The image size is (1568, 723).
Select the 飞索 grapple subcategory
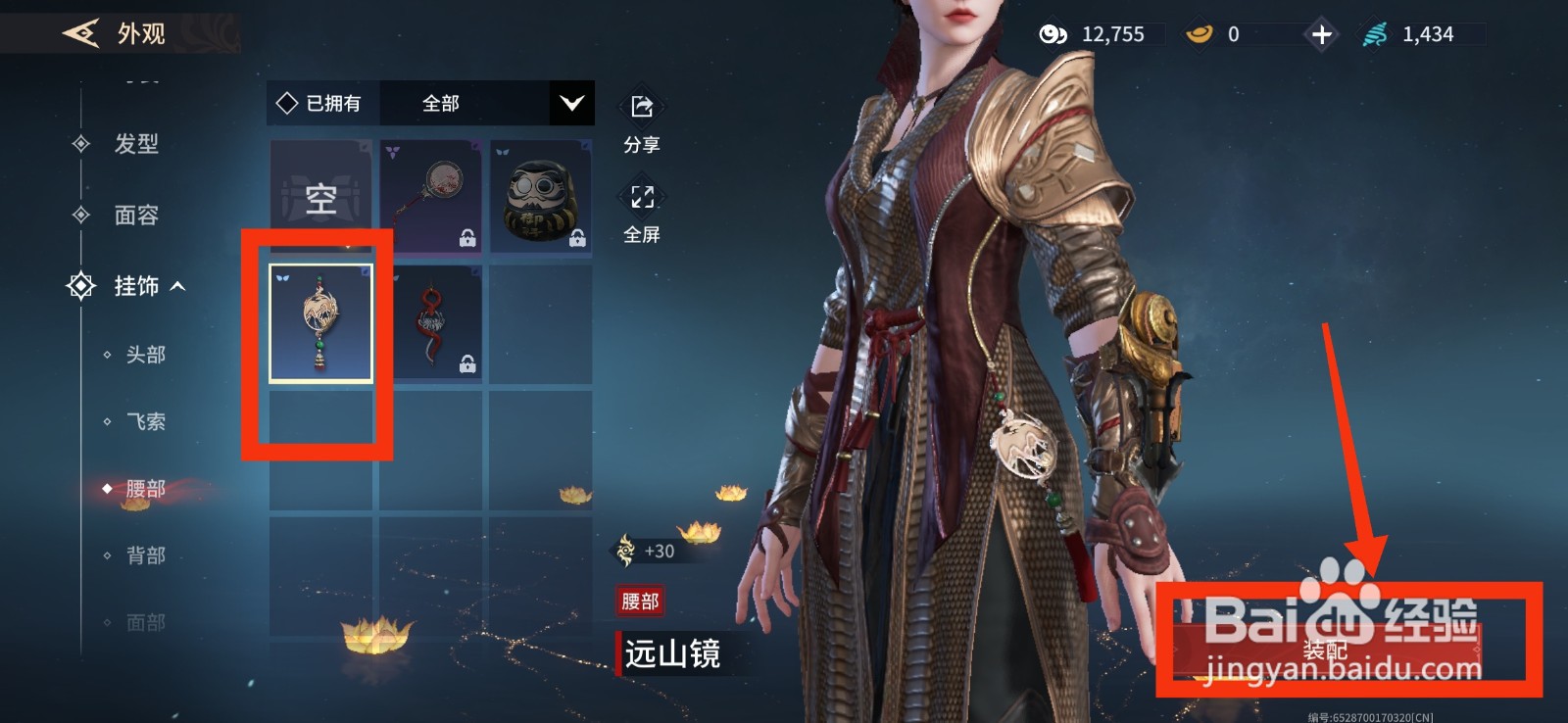(145, 421)
